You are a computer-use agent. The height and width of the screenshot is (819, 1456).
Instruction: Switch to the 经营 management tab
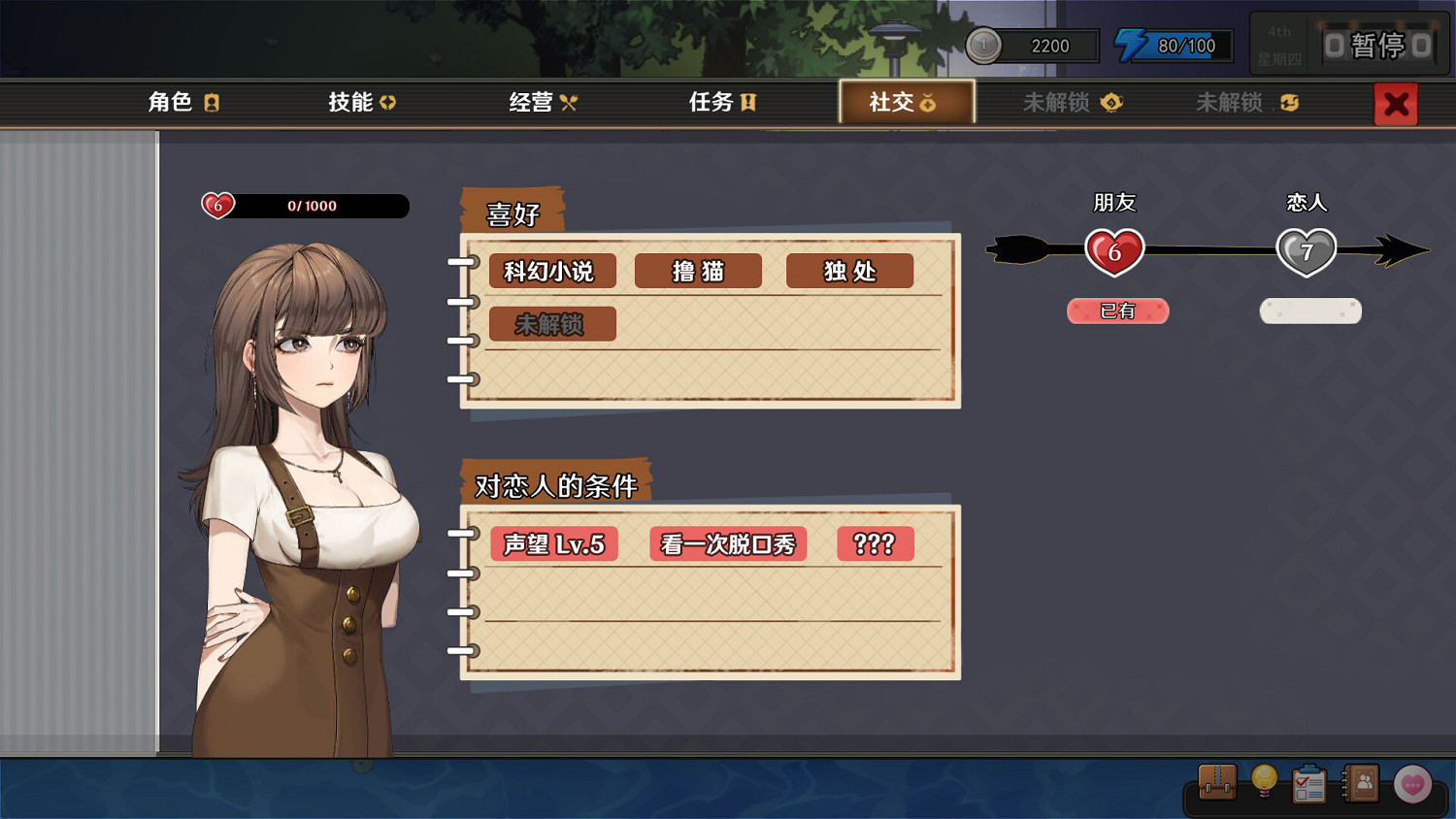coord(541,102)
